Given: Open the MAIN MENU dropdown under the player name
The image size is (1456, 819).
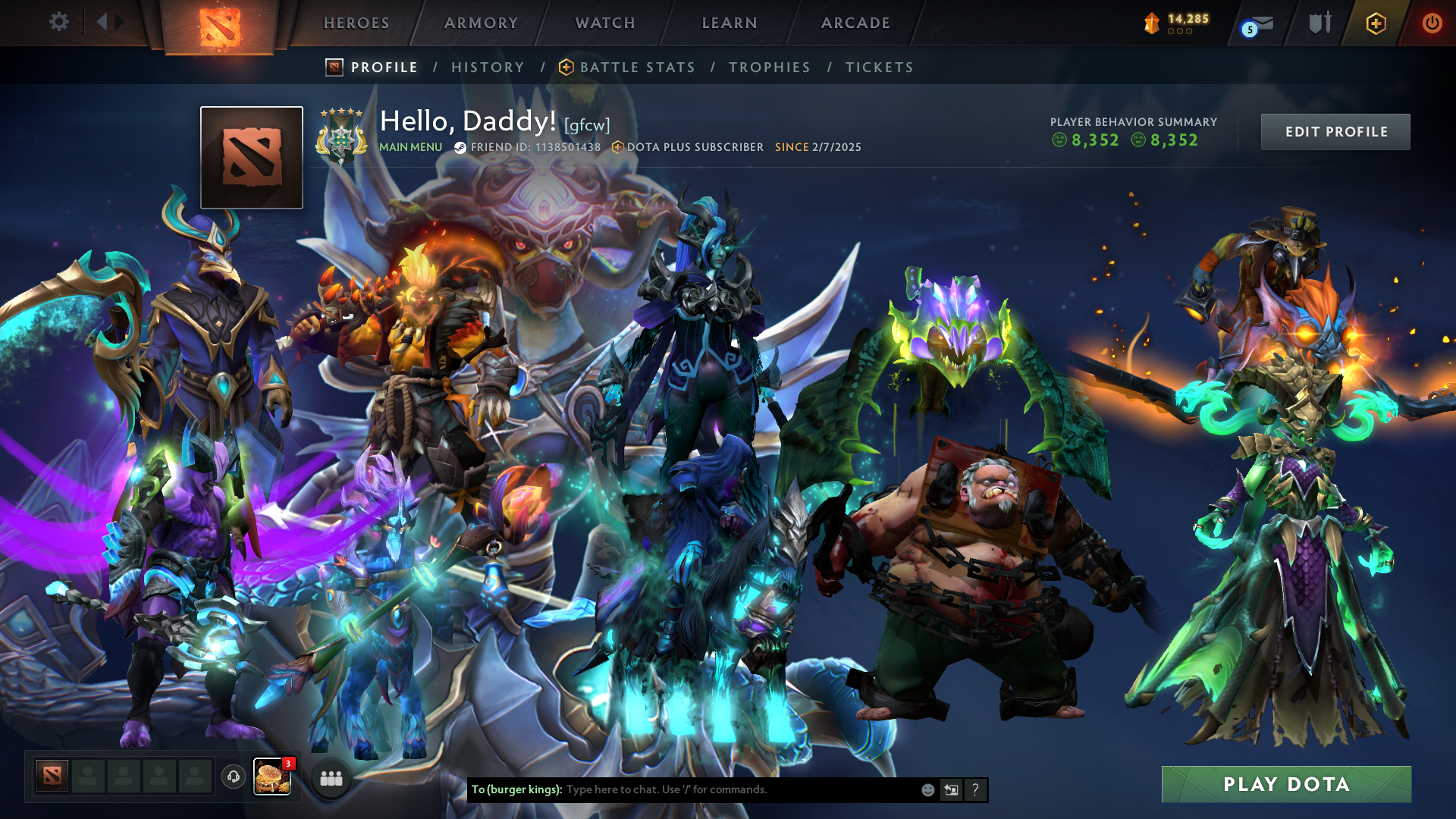Looking at the screenshot, I should pyautogui.click(x=410, y=147).
